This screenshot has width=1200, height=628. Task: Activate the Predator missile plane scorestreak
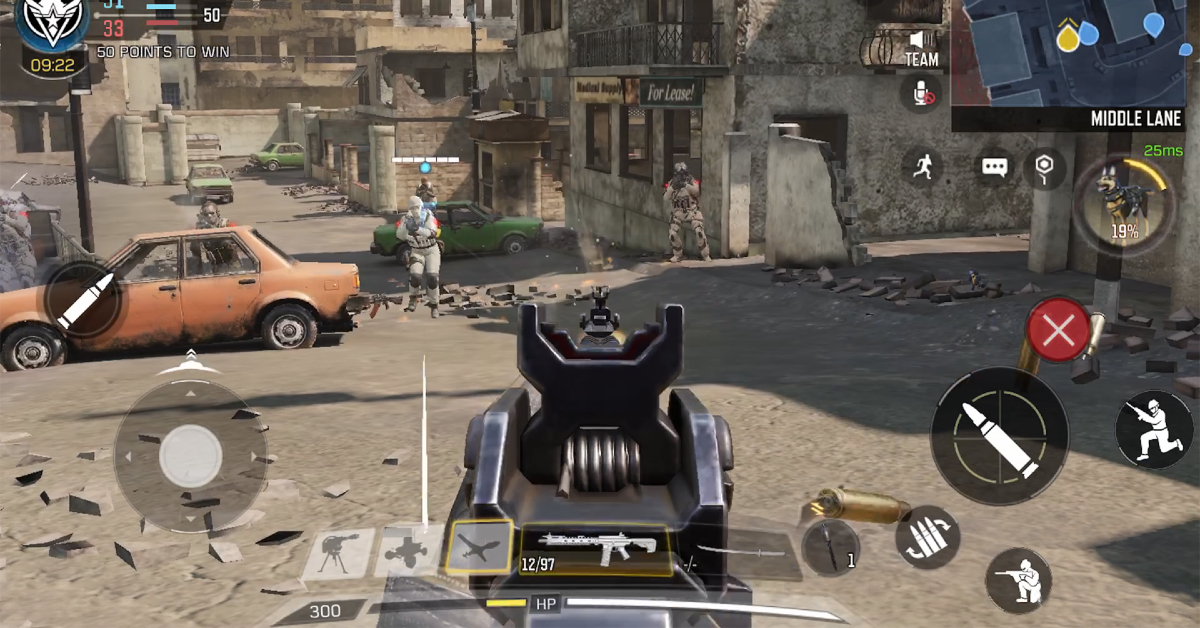(x=479, y=548)
